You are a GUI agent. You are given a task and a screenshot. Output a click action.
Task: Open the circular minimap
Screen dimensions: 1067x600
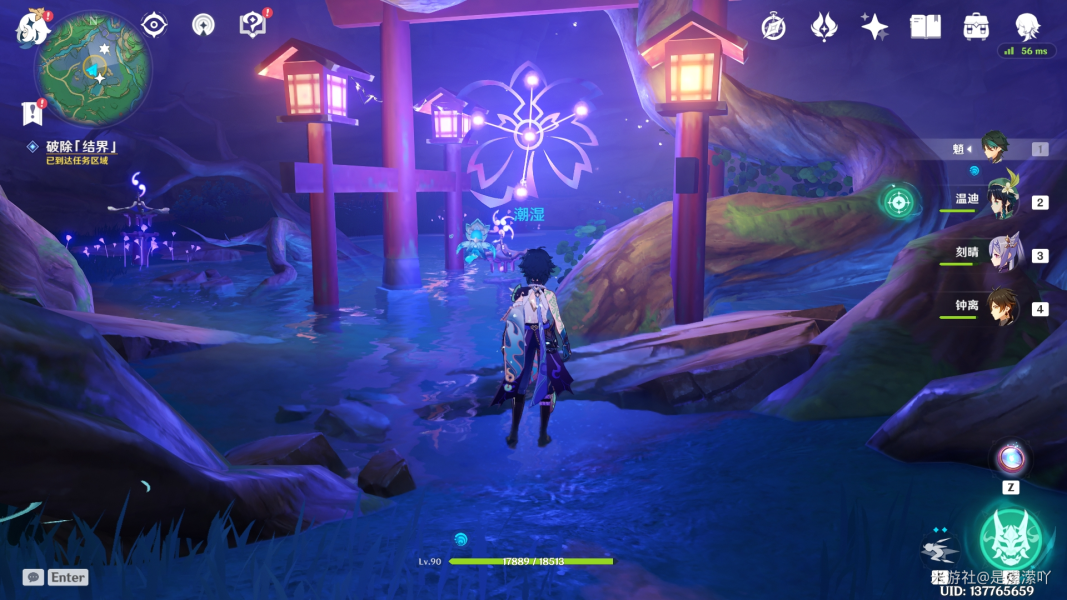point(94,68)
